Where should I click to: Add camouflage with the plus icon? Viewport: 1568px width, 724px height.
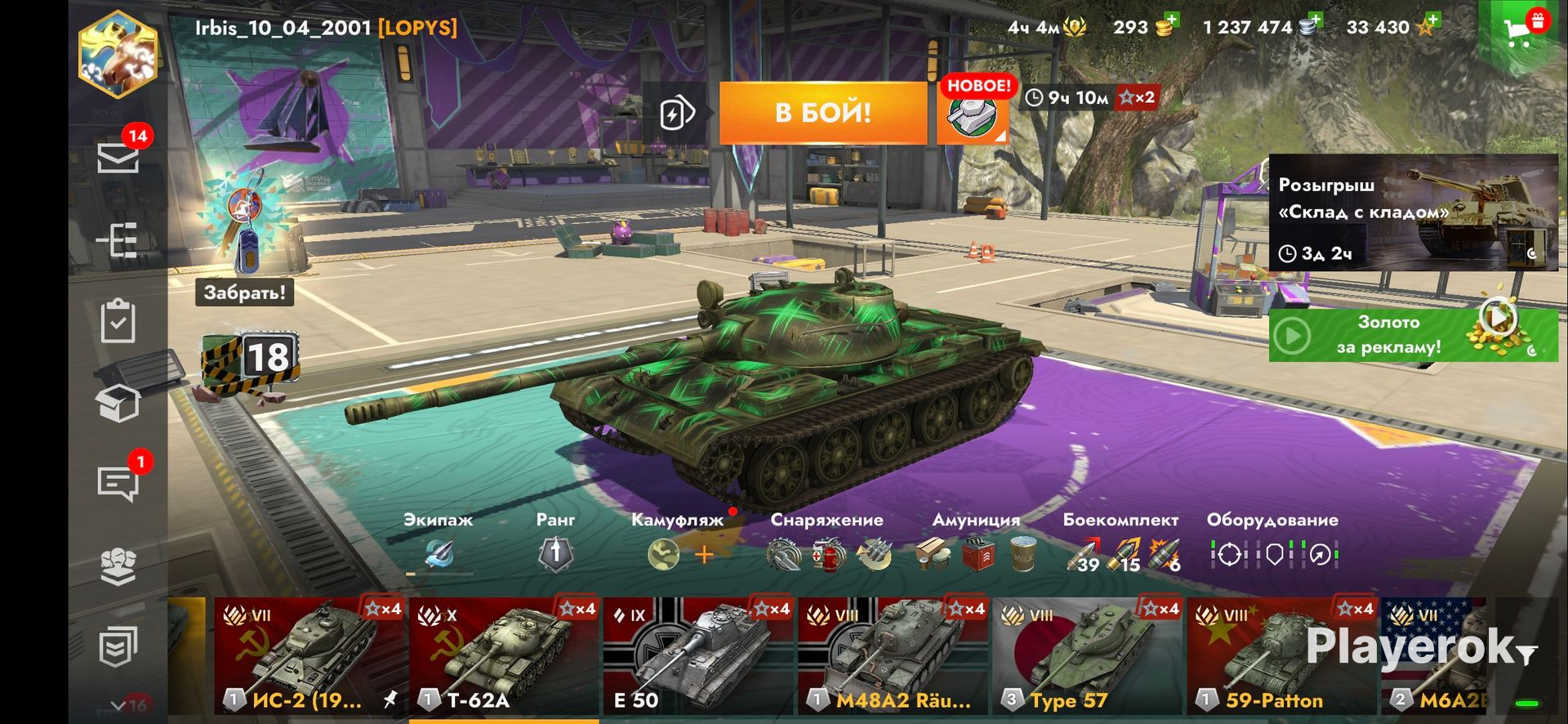click(x=704, y=555)
